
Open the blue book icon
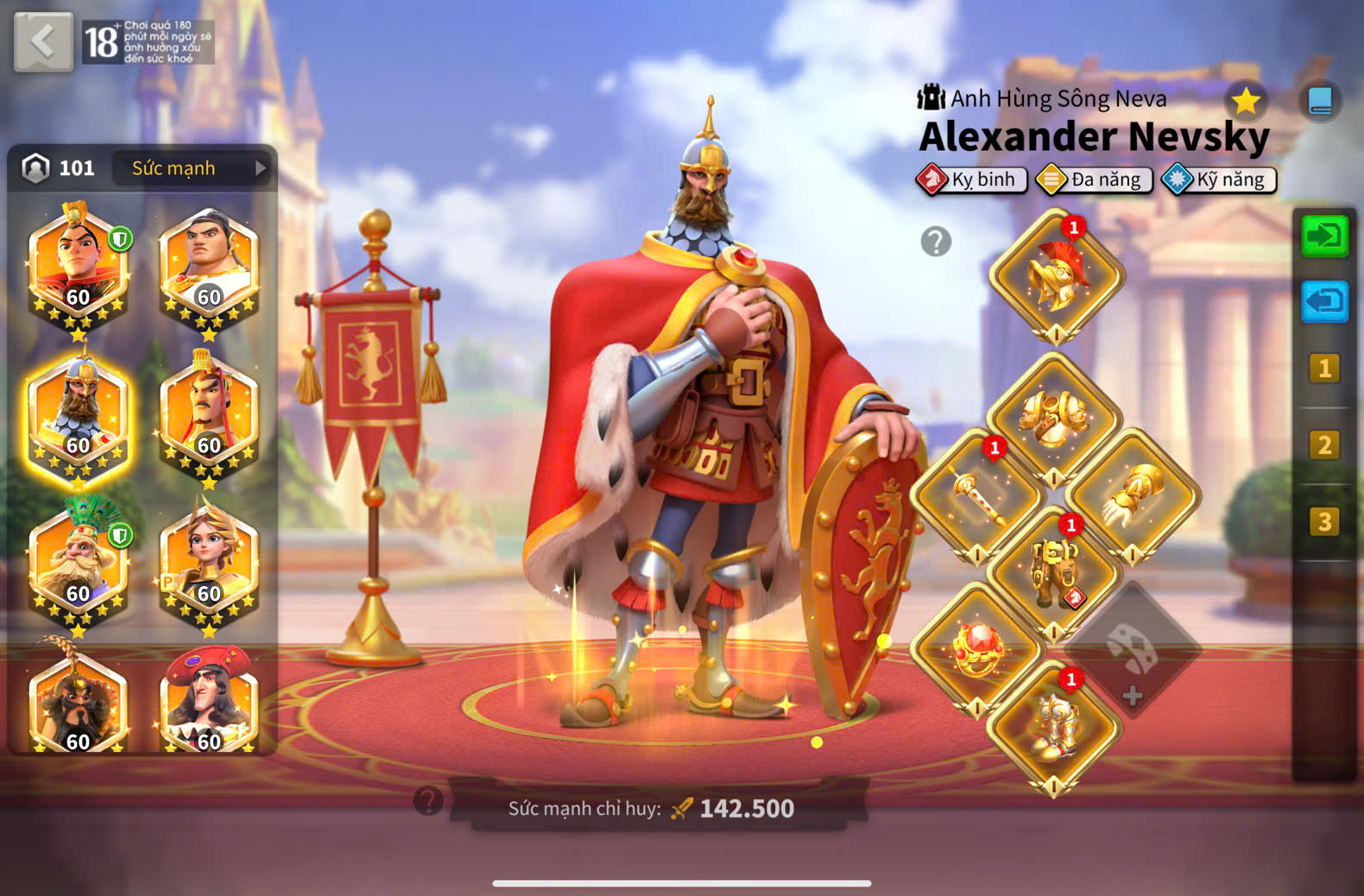[x=1319, y=102]
